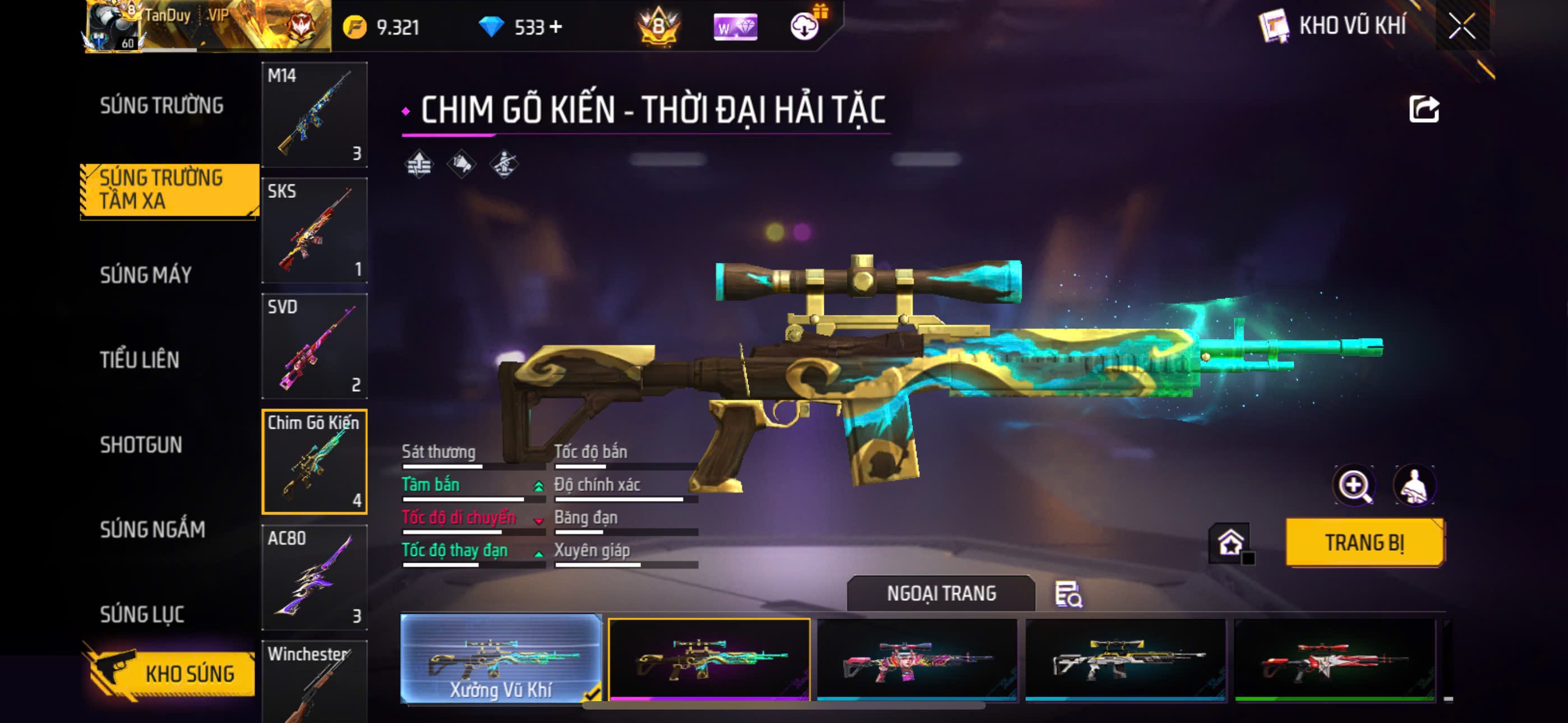Add diamonds using the plus button
The image size is (1568, 723).
[x=556, y=27]
